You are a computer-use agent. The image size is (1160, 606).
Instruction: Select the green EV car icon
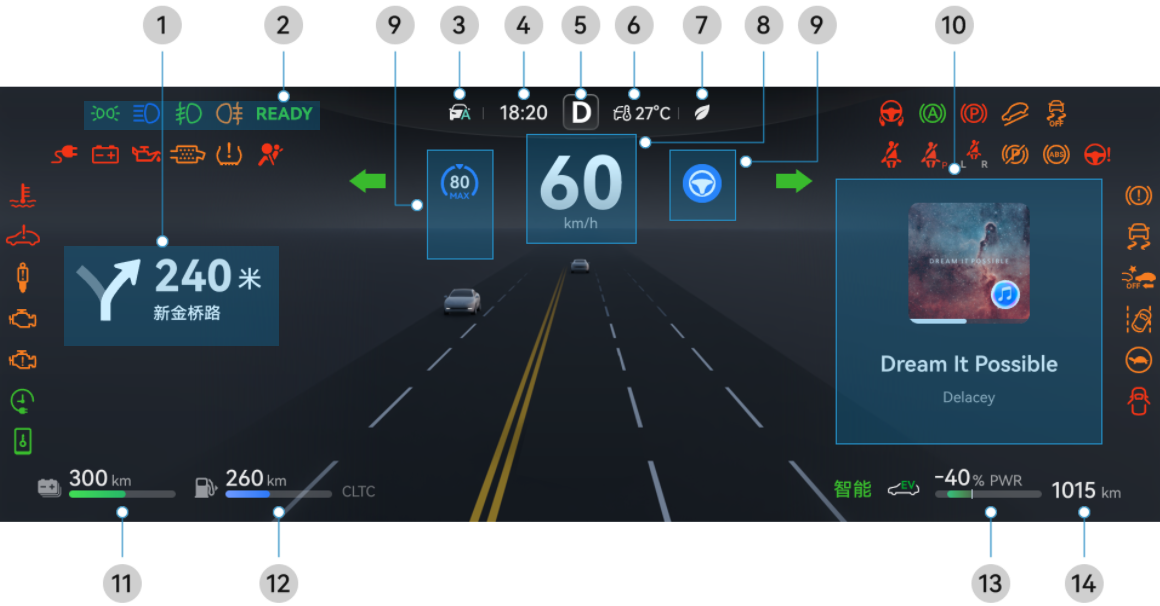[903, 488]
